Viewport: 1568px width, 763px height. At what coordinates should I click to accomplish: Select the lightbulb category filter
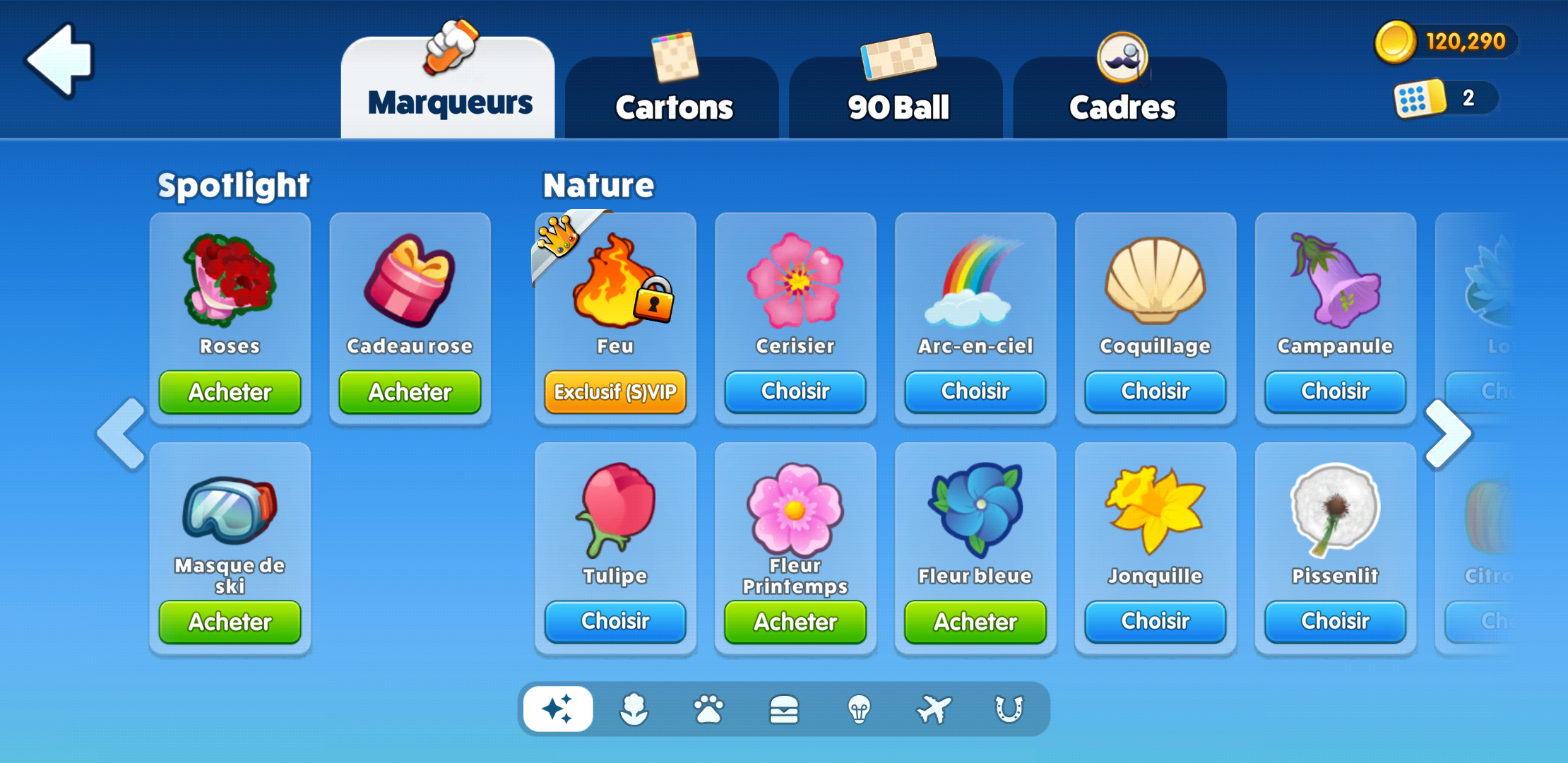[x=859, y=709]
